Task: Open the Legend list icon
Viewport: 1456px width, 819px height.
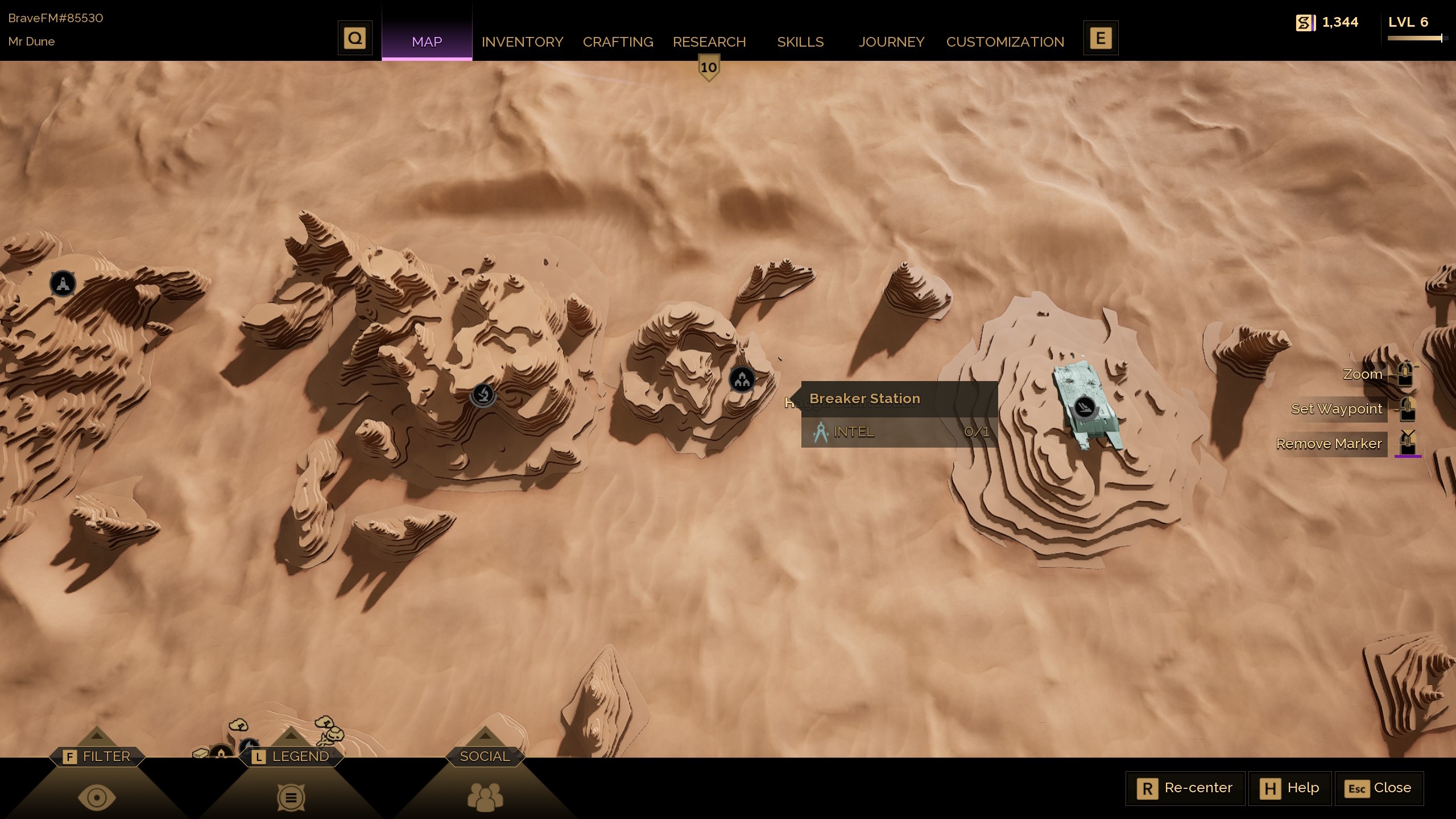Action: tap(291, 796)
